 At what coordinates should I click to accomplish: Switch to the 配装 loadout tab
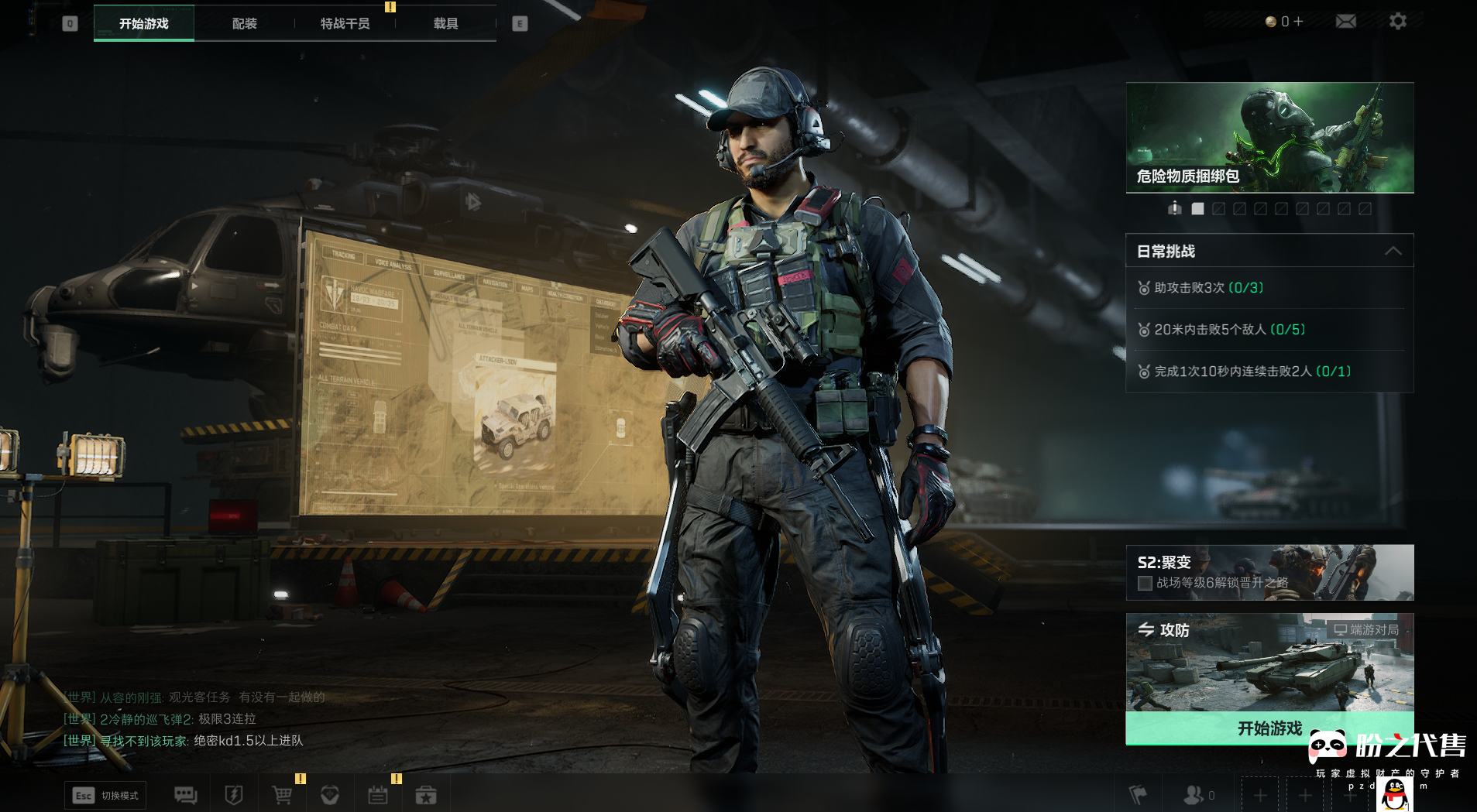[x=244, y=24]
